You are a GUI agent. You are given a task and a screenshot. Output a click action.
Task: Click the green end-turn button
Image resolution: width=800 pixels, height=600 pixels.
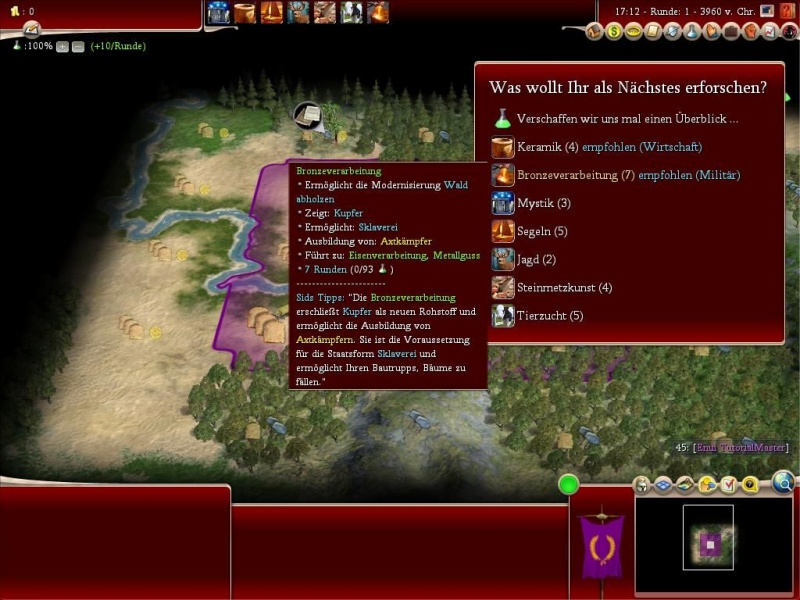[569, 485]
